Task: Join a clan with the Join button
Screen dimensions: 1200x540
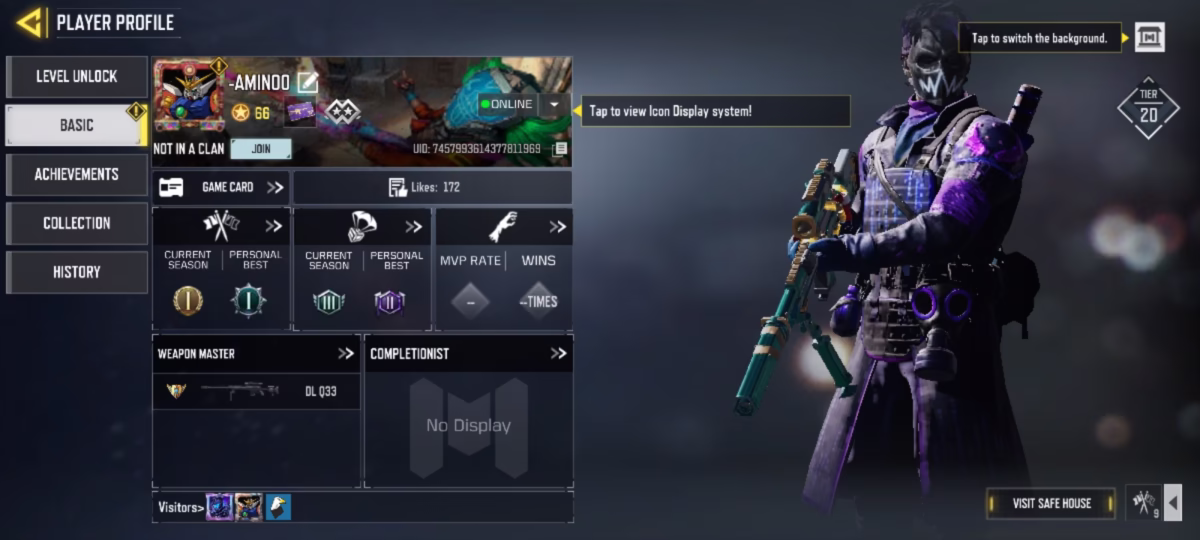Action: tap(260, 149)
